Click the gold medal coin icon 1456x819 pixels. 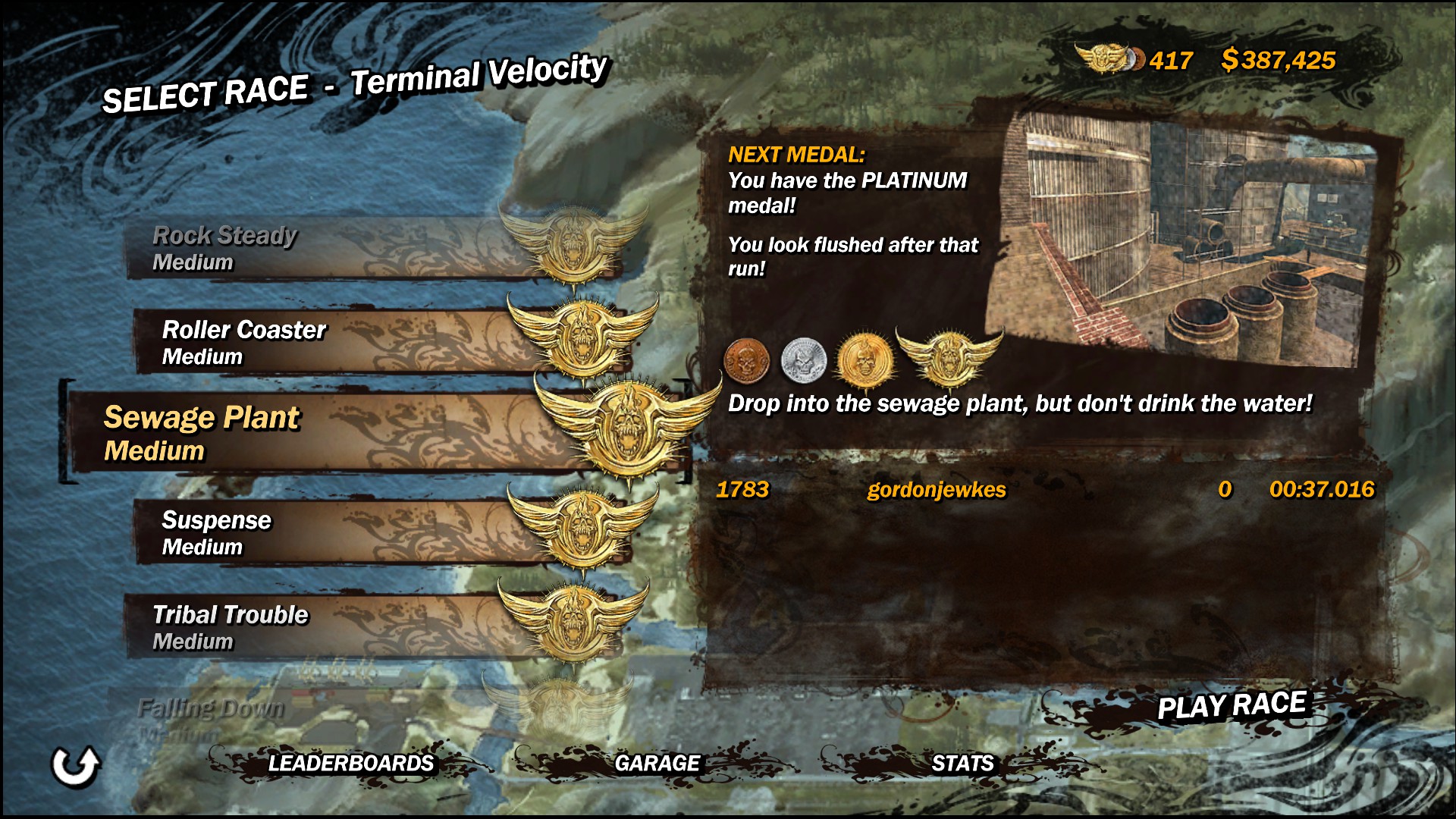(862, 359)
